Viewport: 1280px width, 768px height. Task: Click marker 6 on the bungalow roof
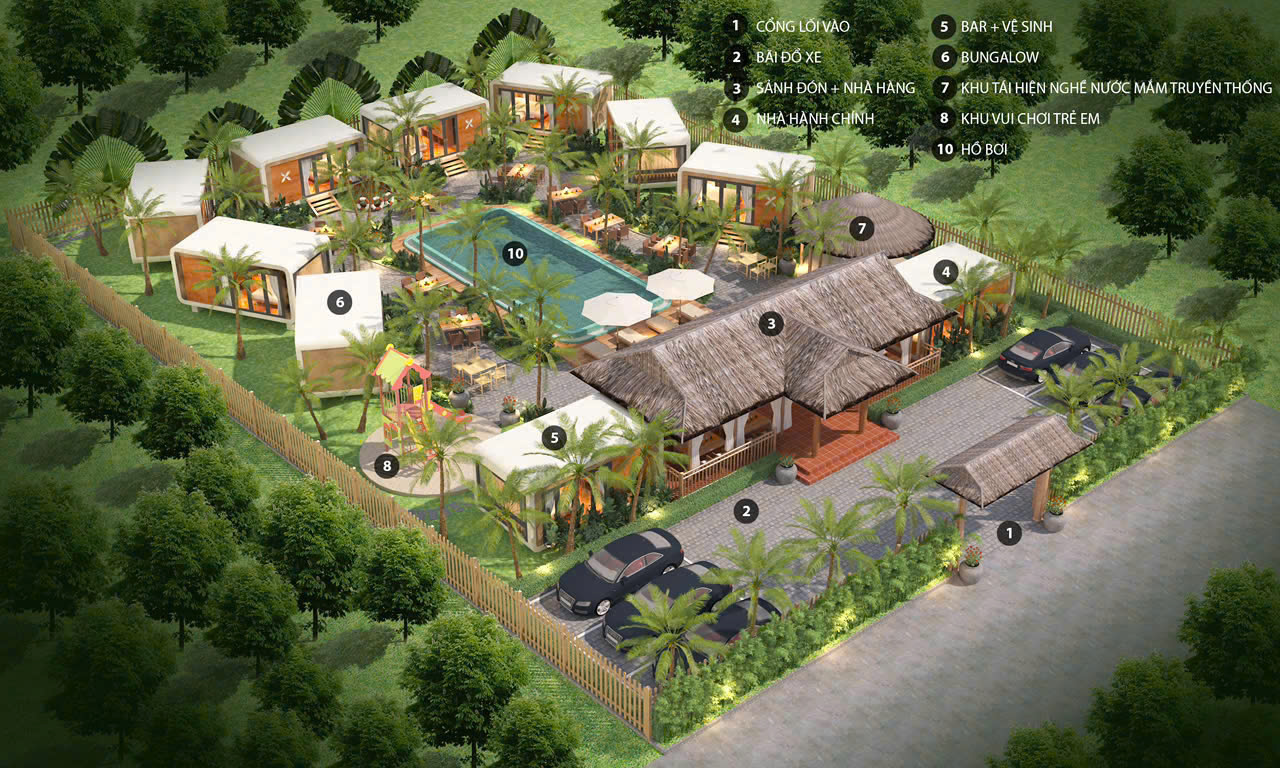339,302
